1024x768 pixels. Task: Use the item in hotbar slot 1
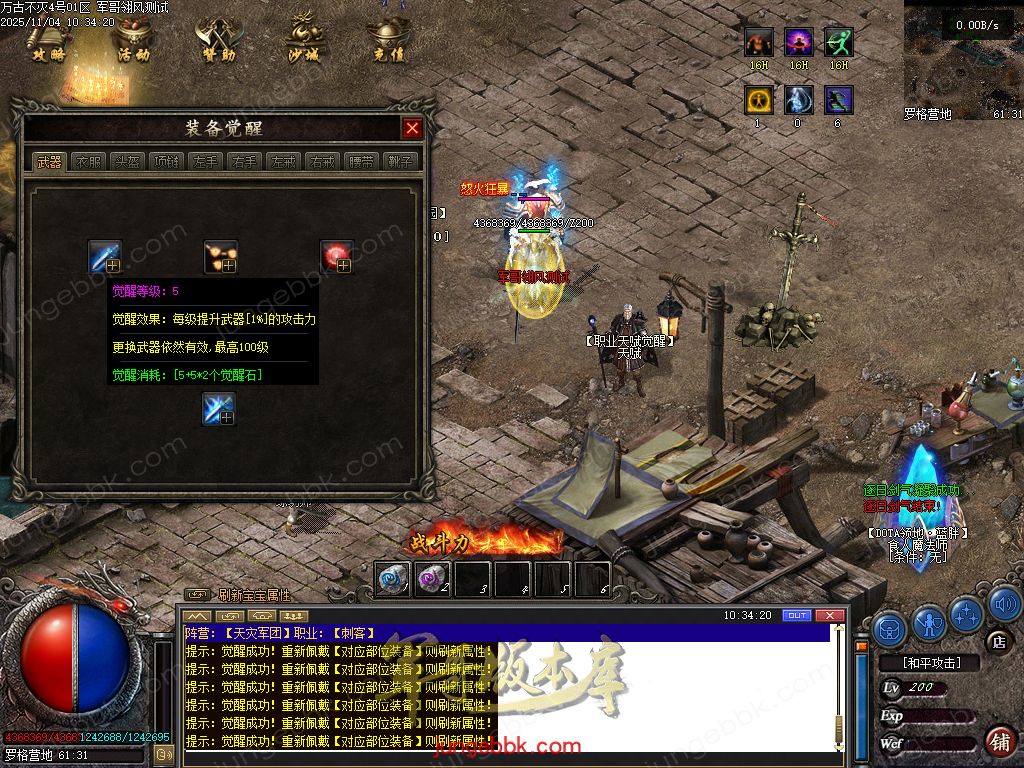pos(393,579)
